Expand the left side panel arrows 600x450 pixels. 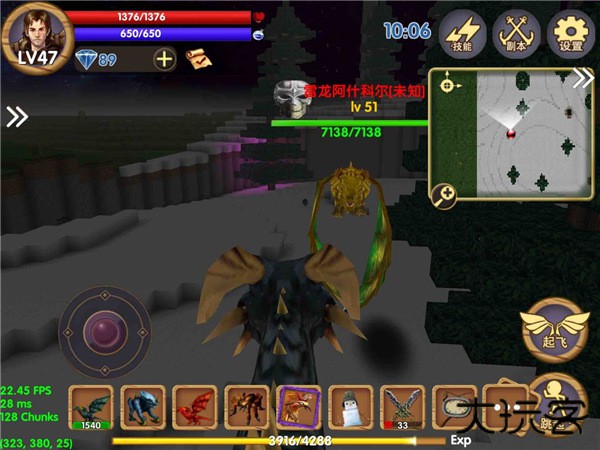tap(16, 117)
